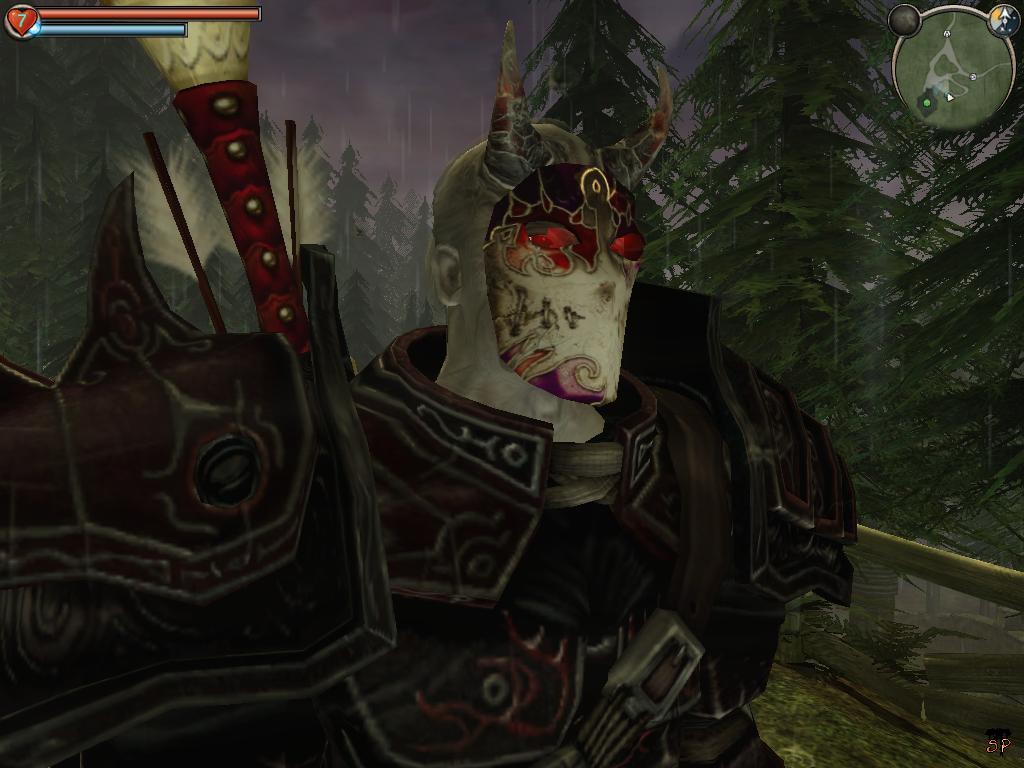Select the white gate marker on minimap
This screenshot has width=1024, height=768.
pyautogui.click(x=946, y=34)
